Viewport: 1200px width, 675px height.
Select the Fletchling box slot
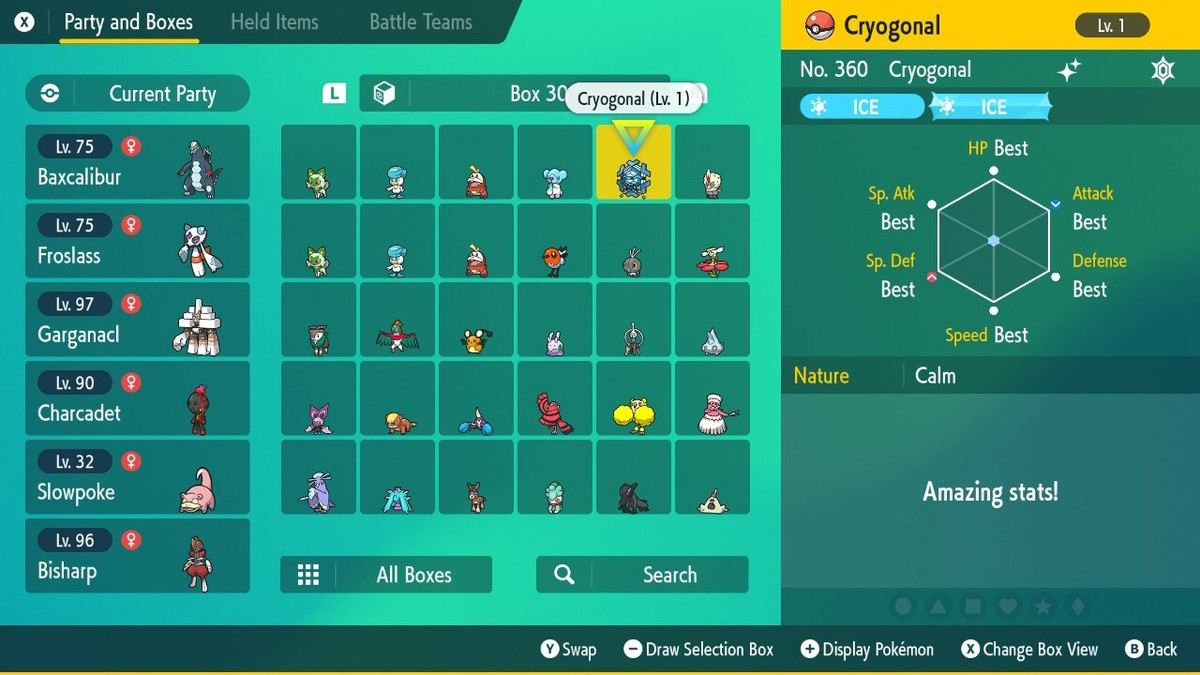click(x=555, y=241)
